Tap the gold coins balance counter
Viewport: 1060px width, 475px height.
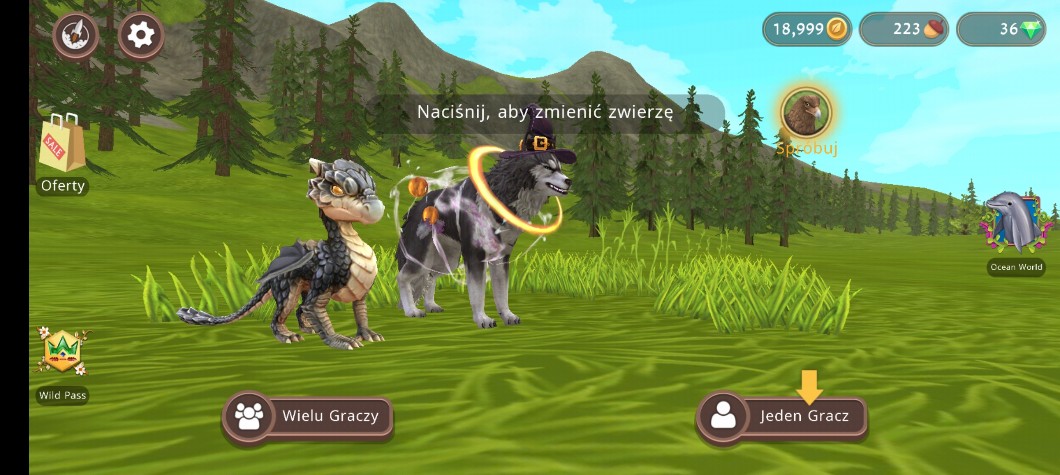[808, 29]
